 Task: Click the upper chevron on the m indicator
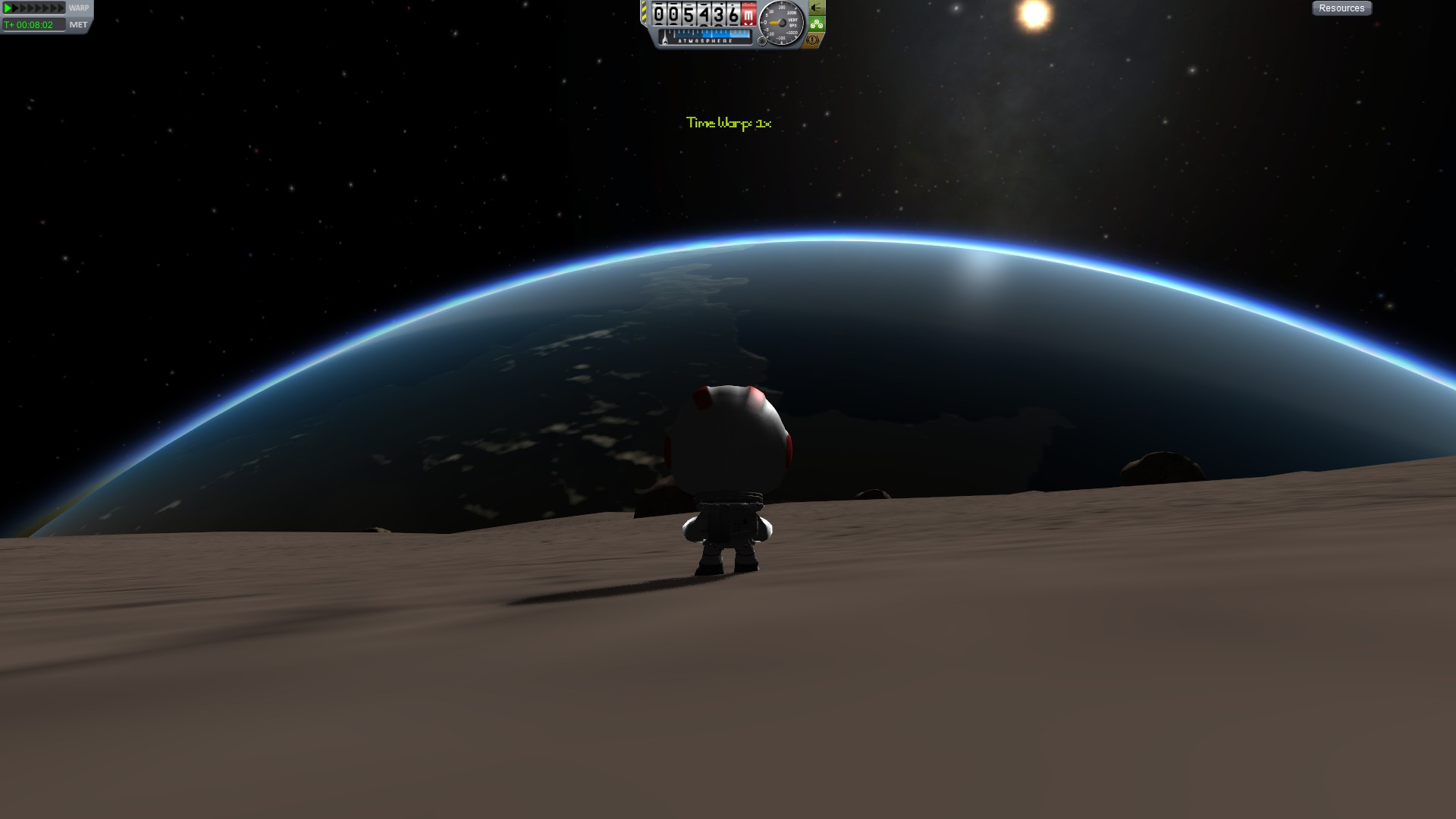pyautogui.click(x=749, y=4)
